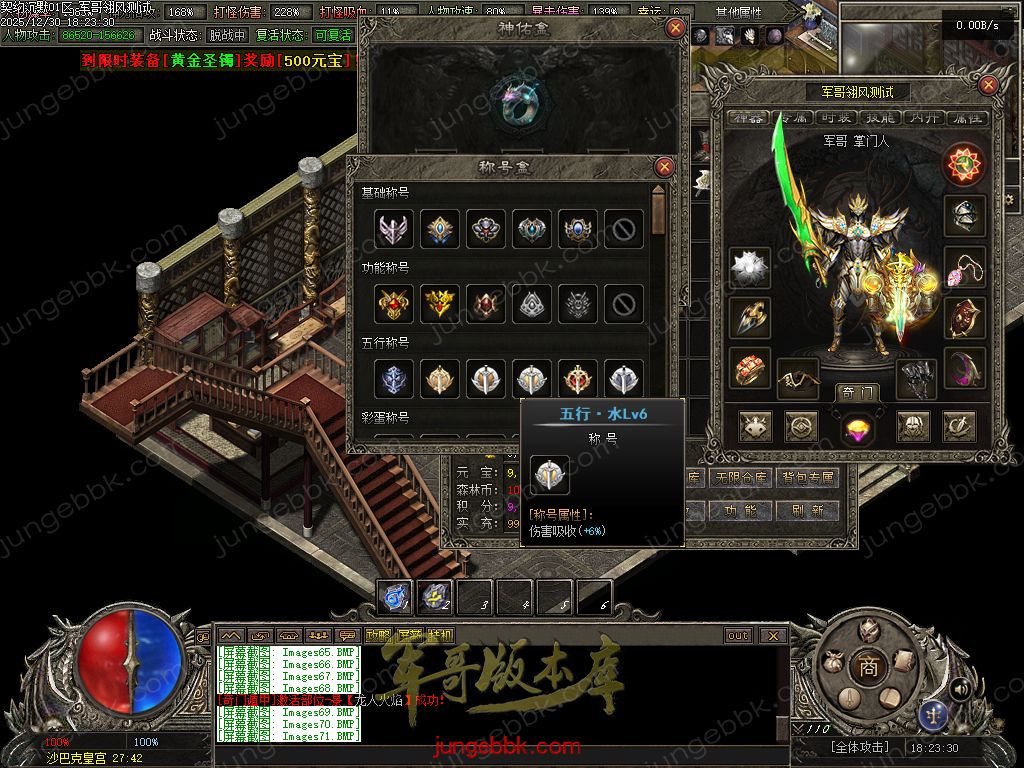This screenshot has width=1024, height=768.
Task: Close the character equipment panel
Action: (x=989, y=85)
